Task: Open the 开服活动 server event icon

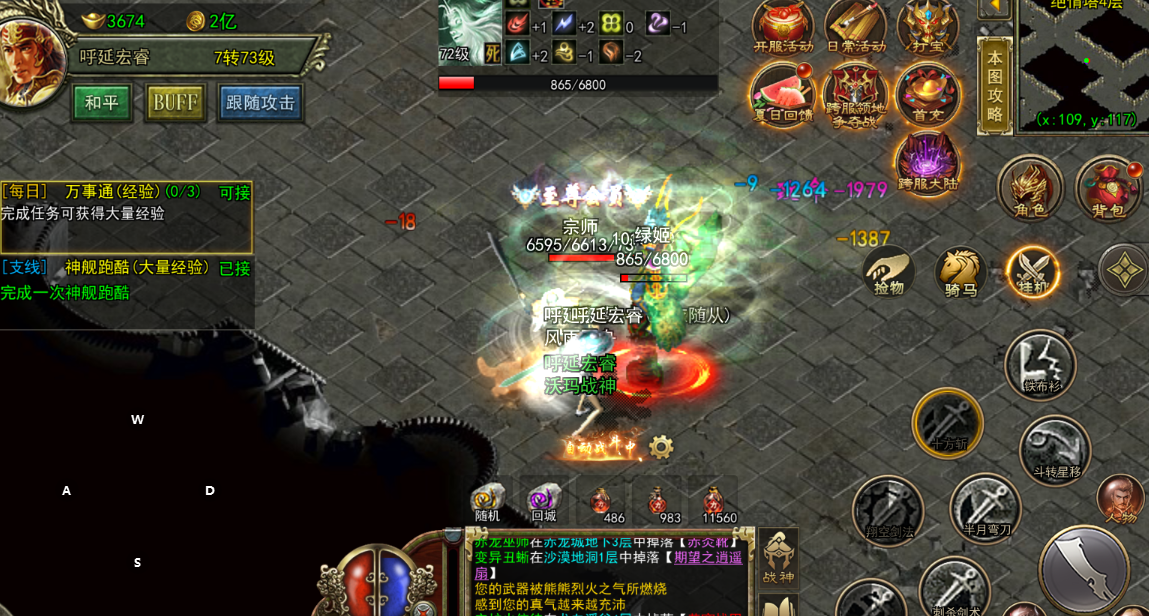Action: tap(782, 26)
